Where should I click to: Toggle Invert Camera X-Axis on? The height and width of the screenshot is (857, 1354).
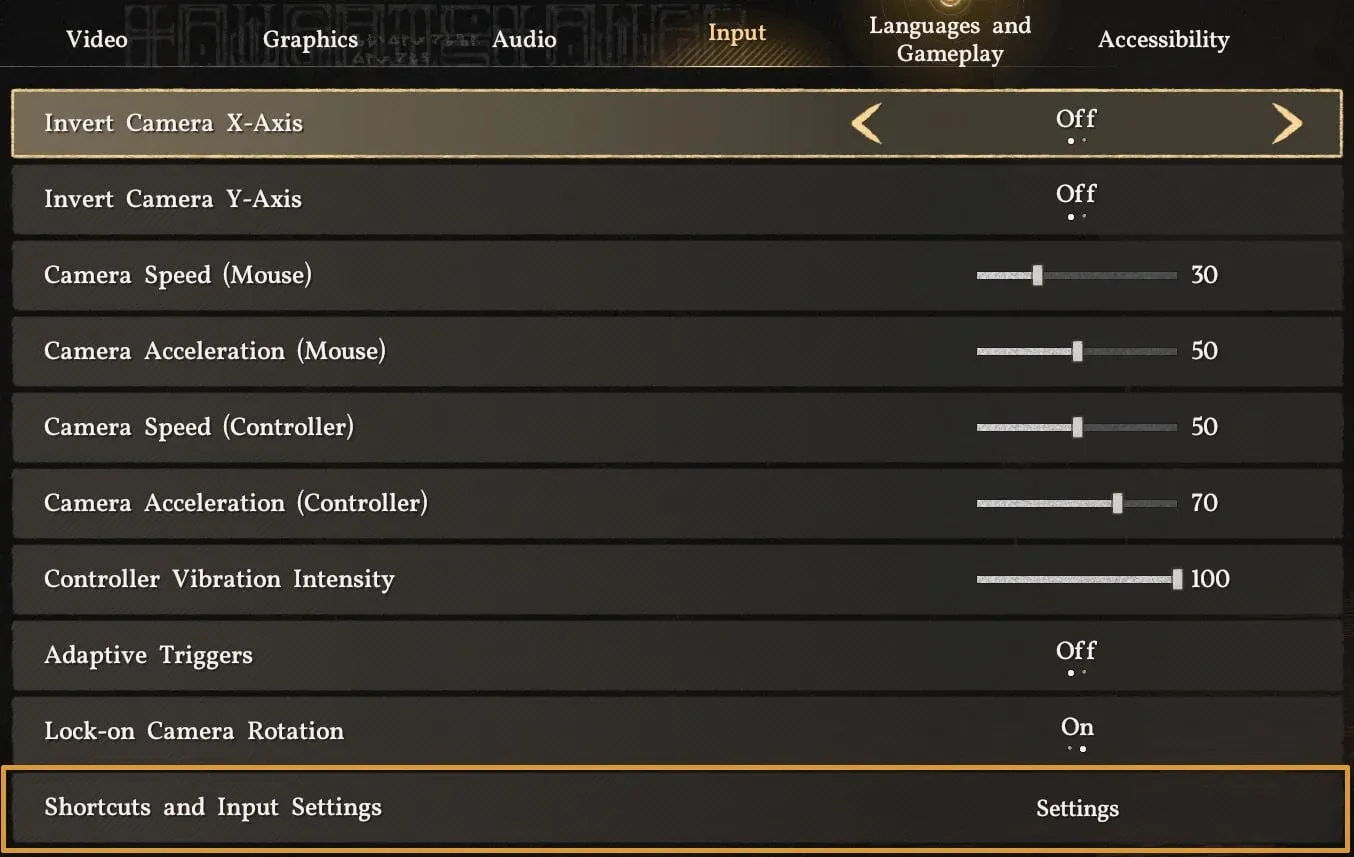pyautogui.click(x=1075, y=120)
